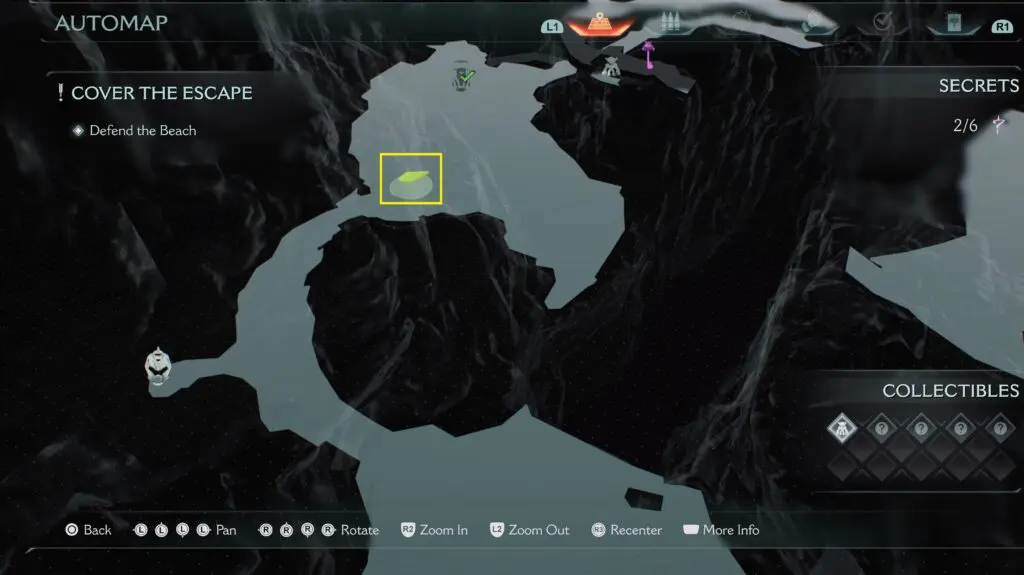The width and height of the screenshot is (1024, 575).
Task: Click the green checkmark map marker
Action: click(x=463, y=75)
